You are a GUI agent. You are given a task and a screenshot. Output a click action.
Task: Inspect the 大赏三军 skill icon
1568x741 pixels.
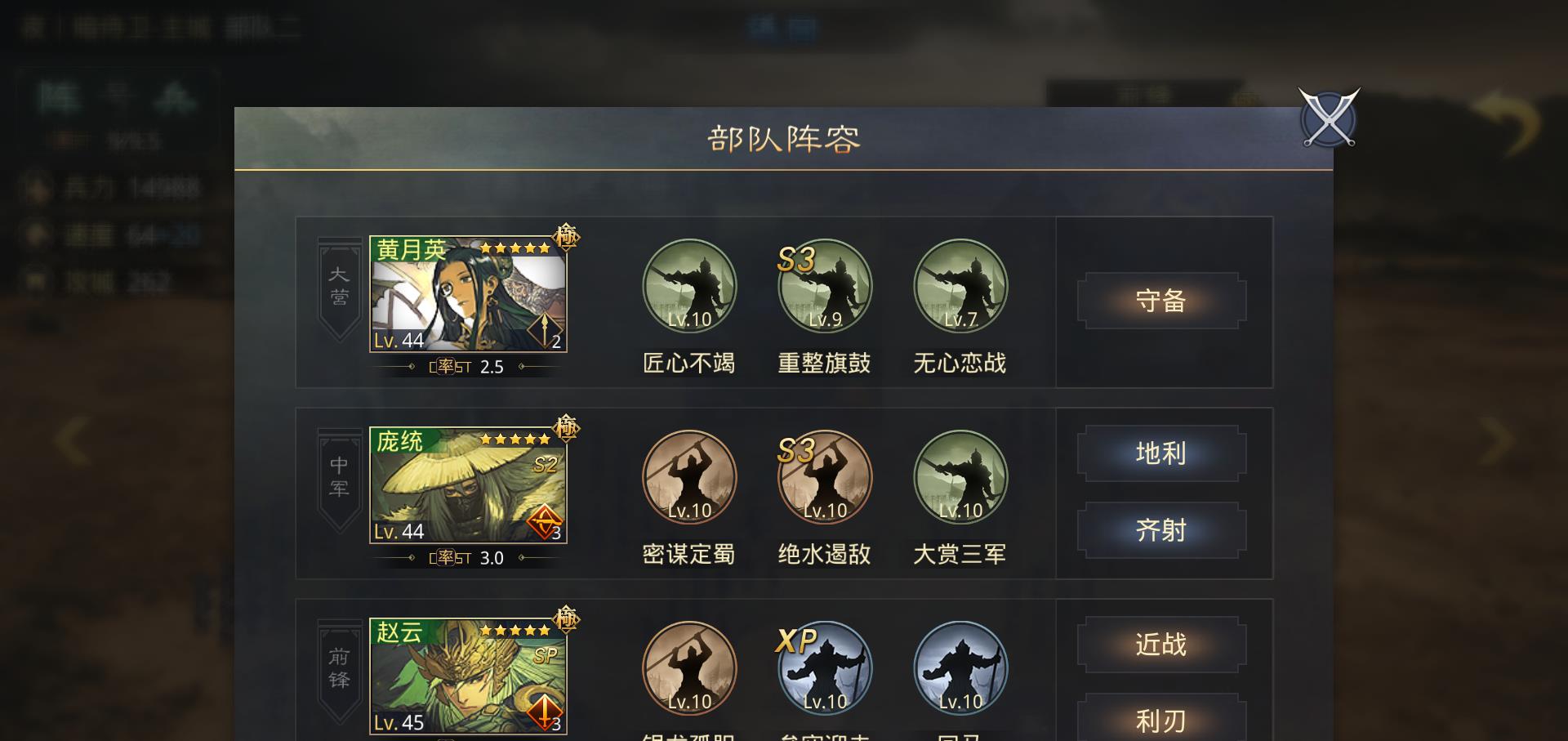coord(960,479)
